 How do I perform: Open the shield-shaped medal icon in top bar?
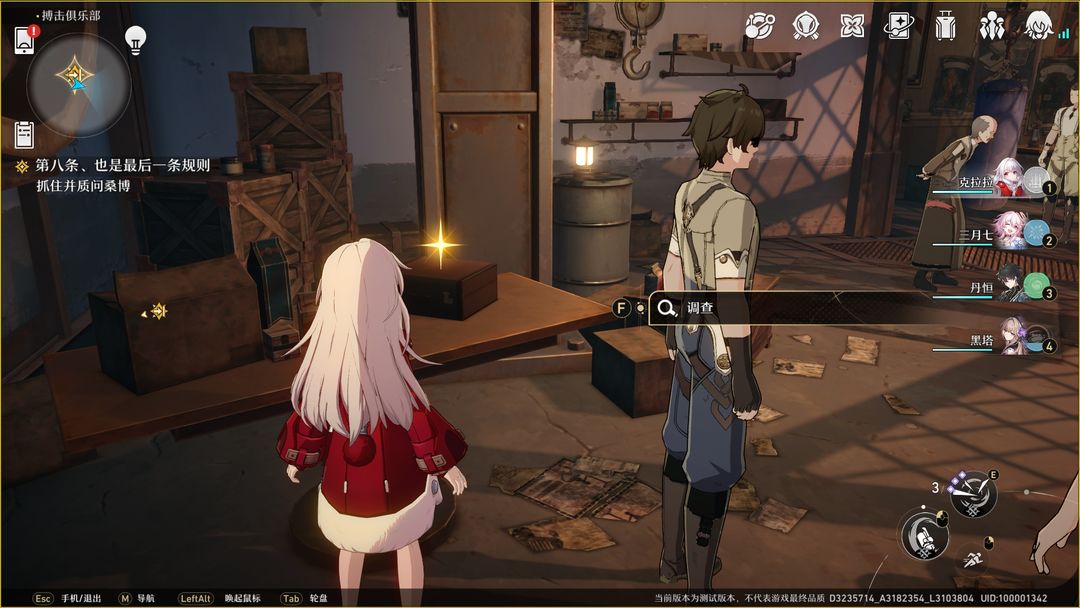click(806, 25)
